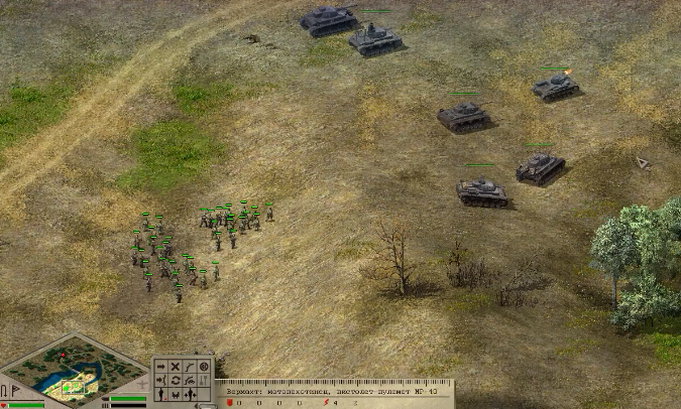Click the rotating arrows command icon
Viewport: 681px width, 409px height.
pyautogui.click(x=175, y=381)
